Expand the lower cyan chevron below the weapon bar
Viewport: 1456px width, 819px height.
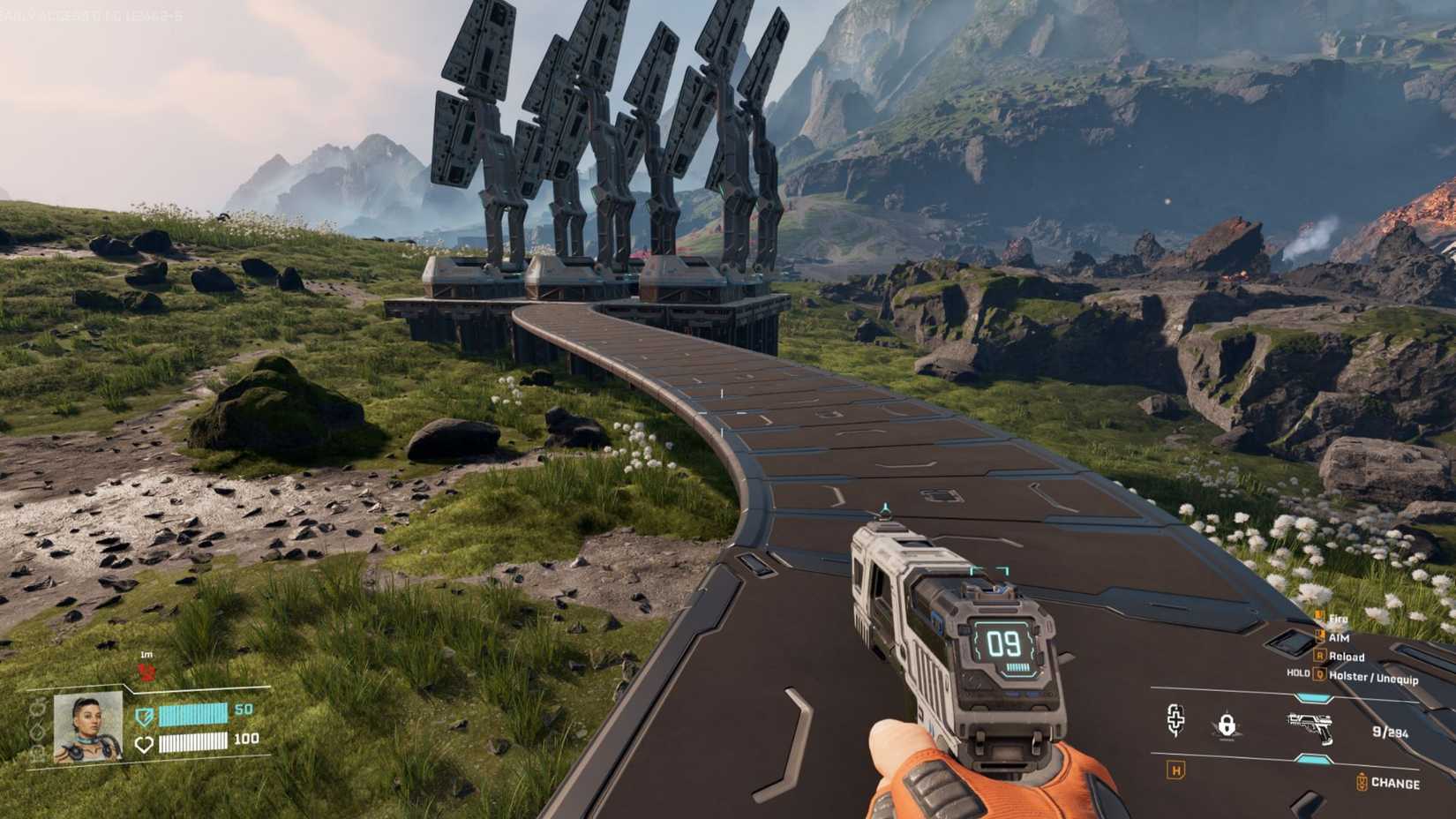pyautogui.click(x=1312, y=758)
